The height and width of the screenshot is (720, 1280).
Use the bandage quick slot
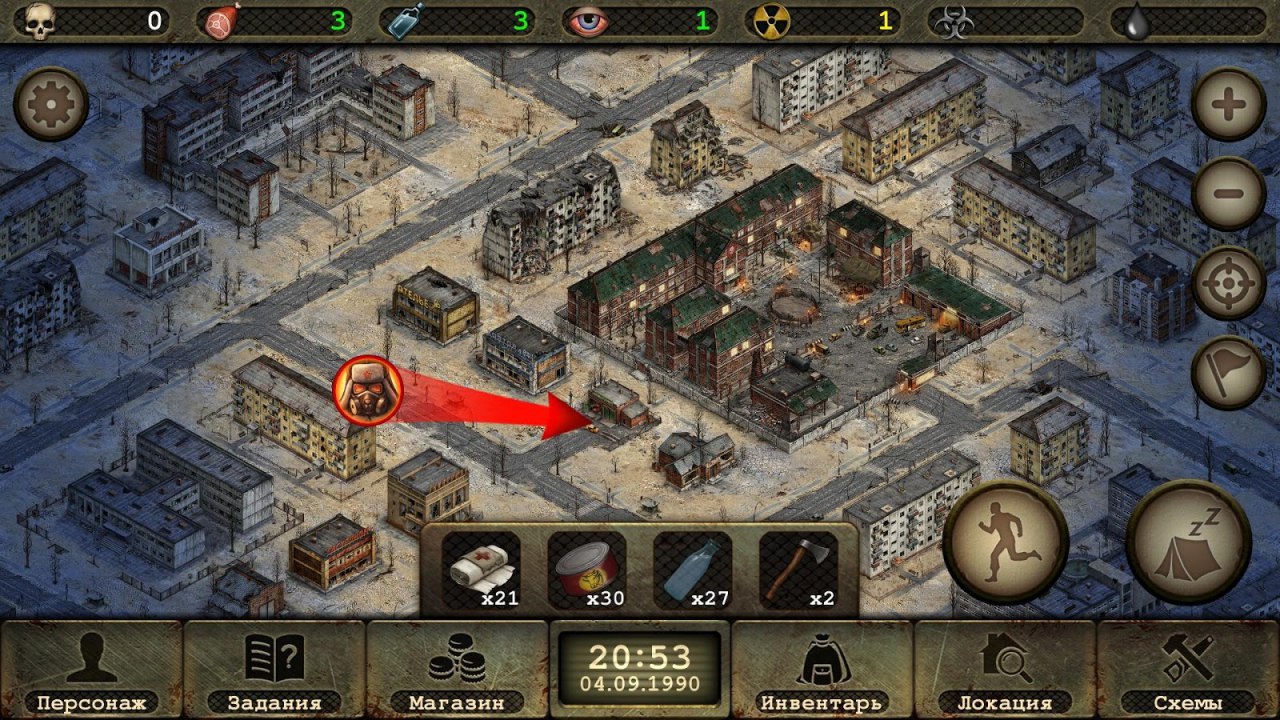(x=481, y=571)
